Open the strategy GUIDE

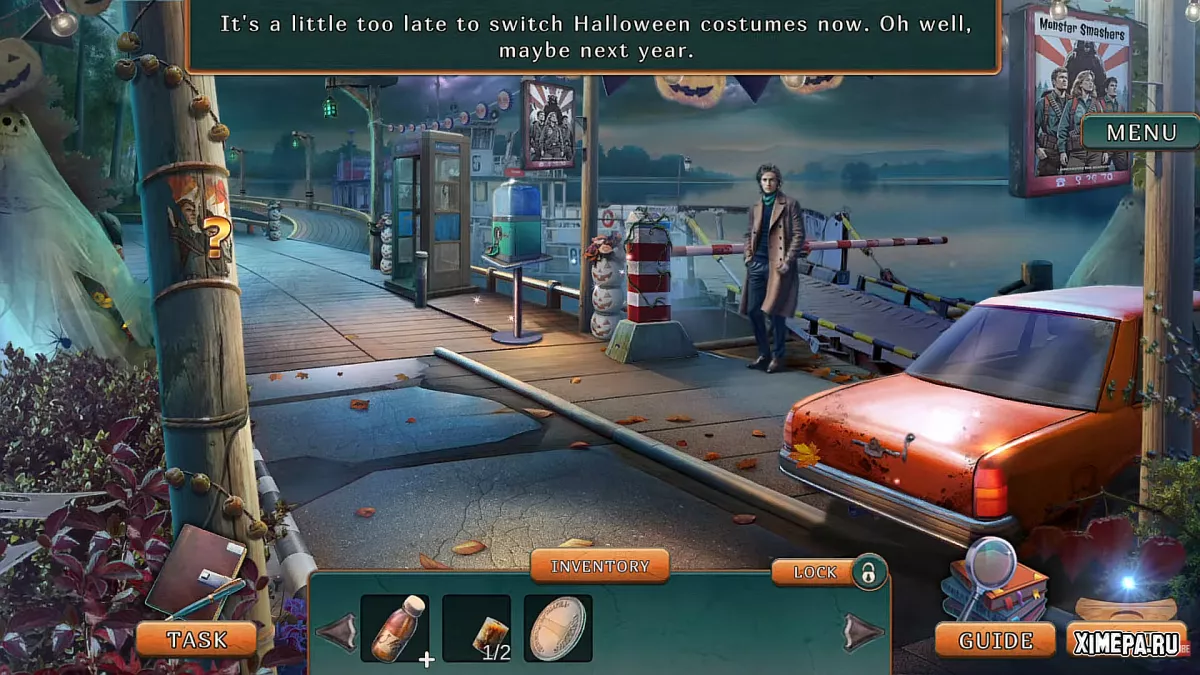pyautogui.click(x=995, y=640)
